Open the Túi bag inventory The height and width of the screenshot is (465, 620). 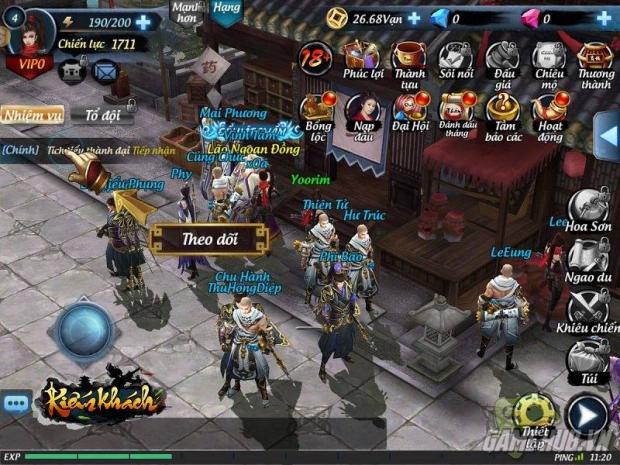(x=588, y=360)
